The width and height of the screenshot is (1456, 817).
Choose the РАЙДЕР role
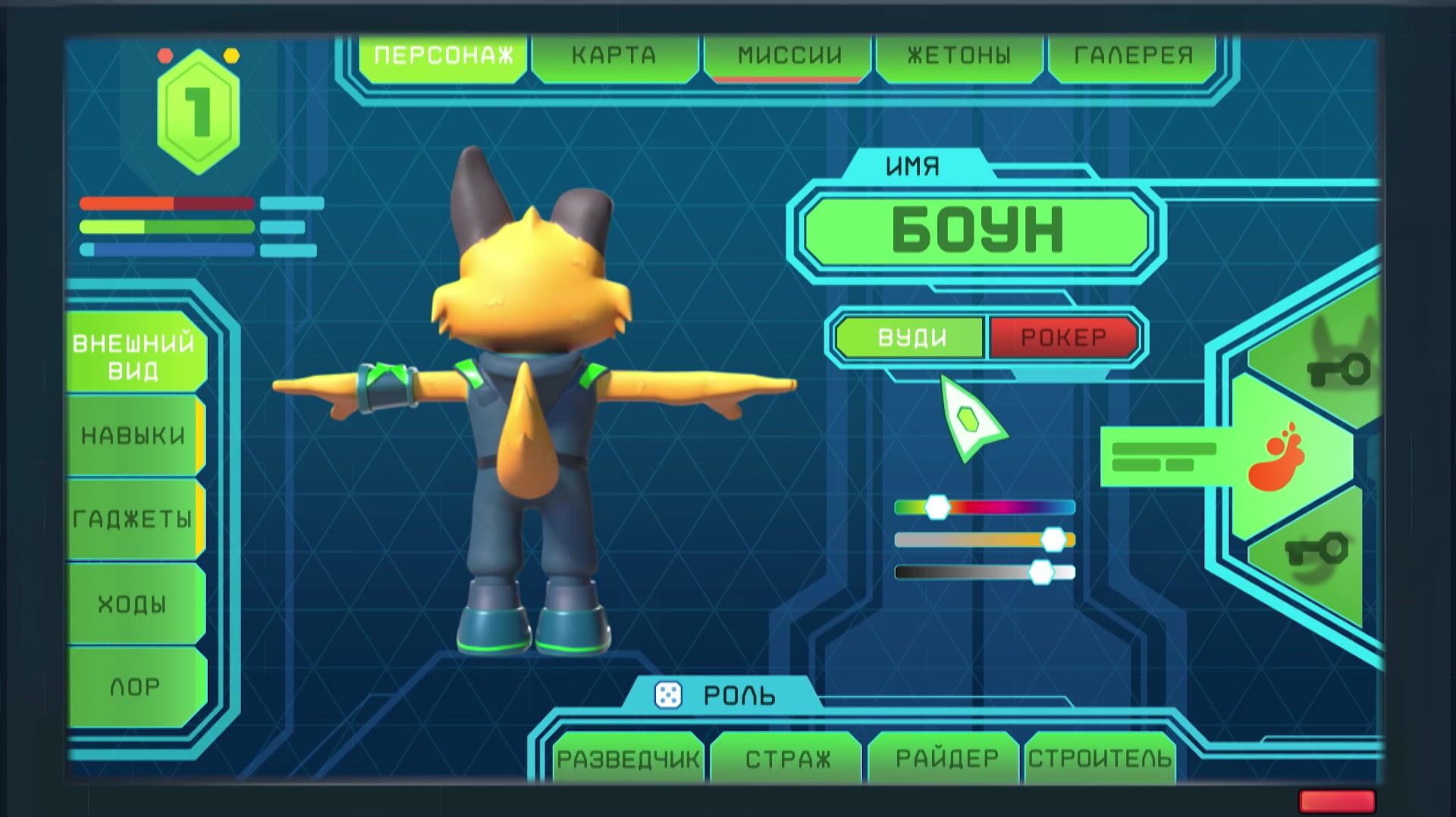(946, 759)
